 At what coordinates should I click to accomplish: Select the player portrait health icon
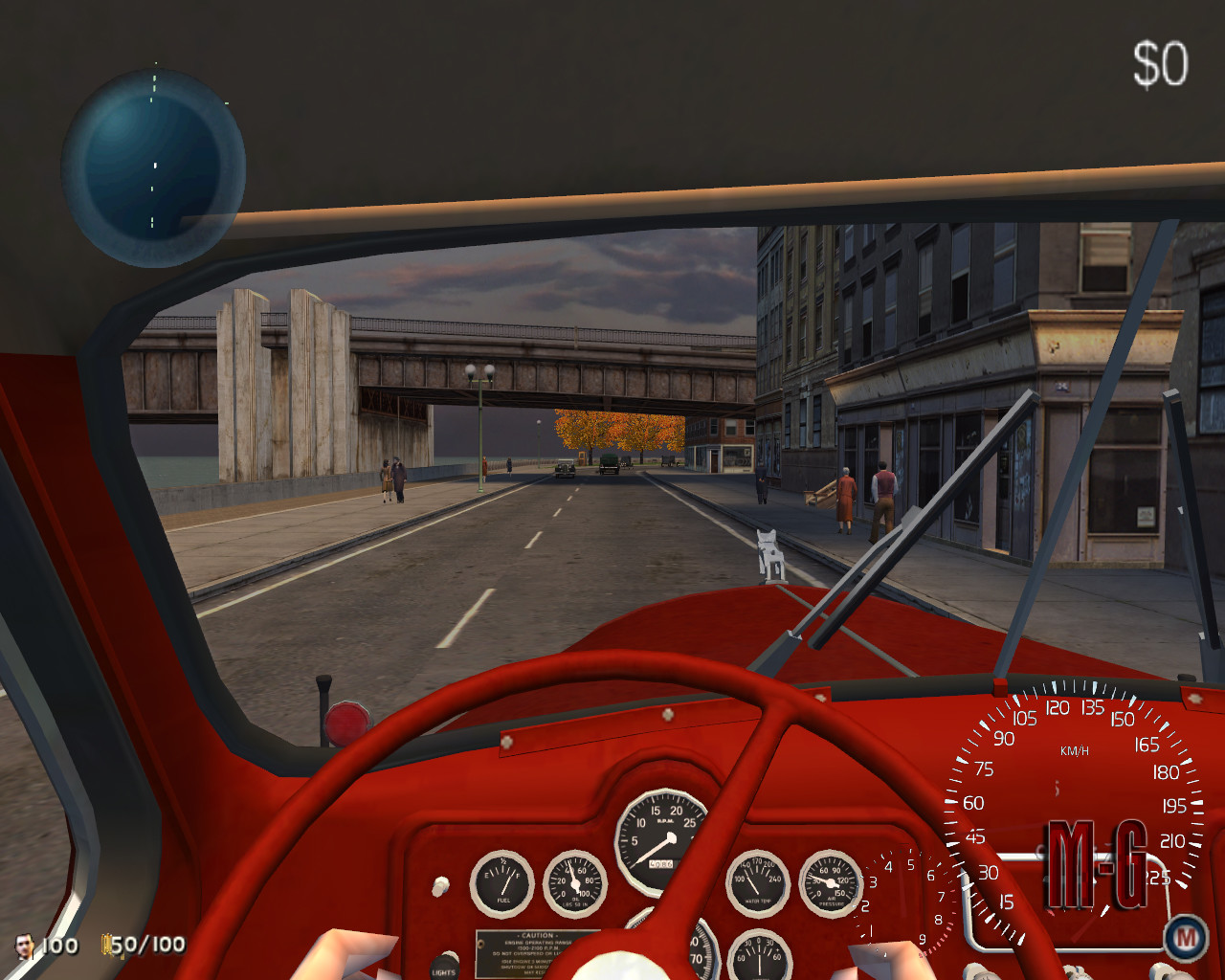point(25,946)
